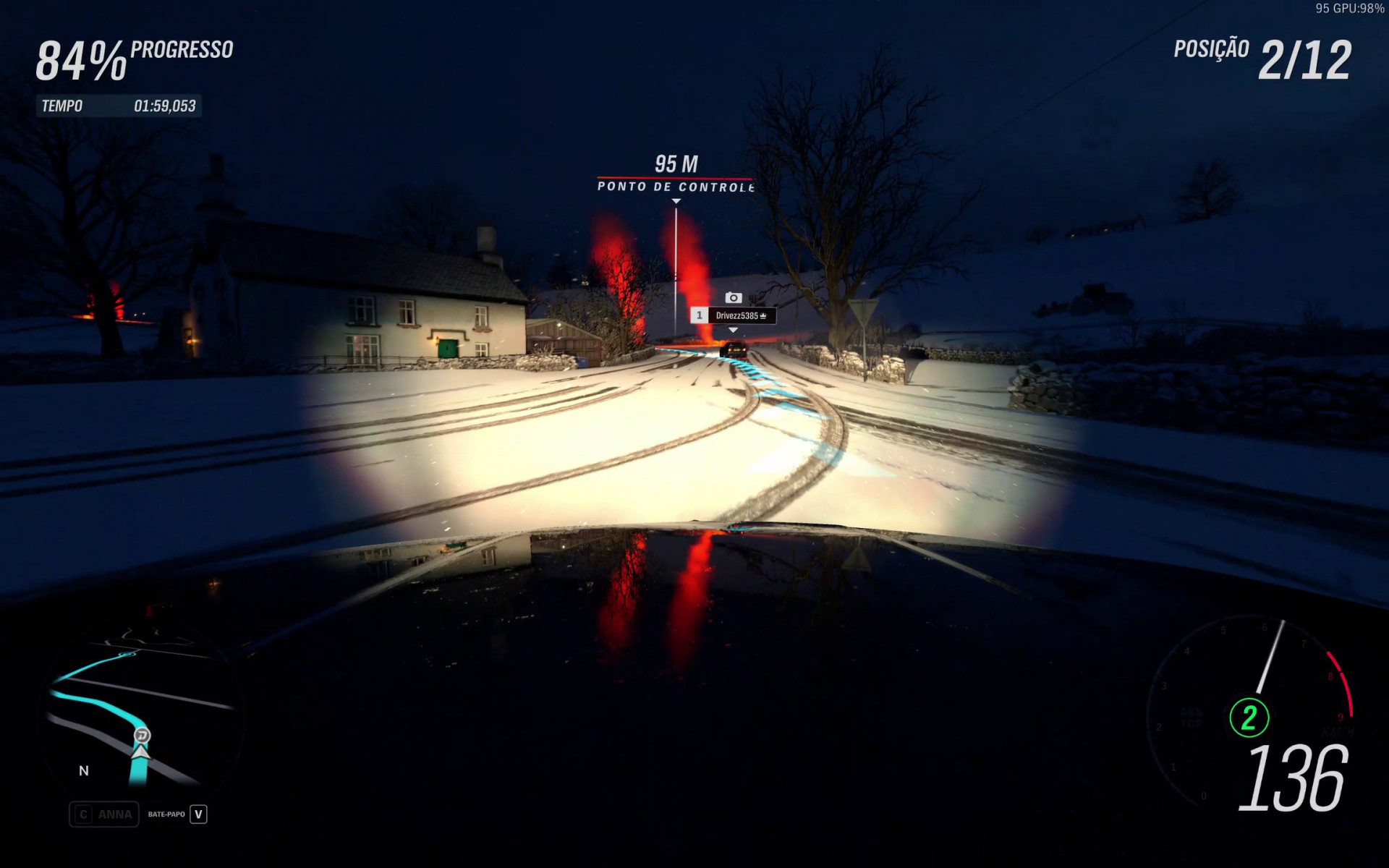1389x868 pixels.
Task: Select the 95 M distance indicator
Action: [677, 163]
